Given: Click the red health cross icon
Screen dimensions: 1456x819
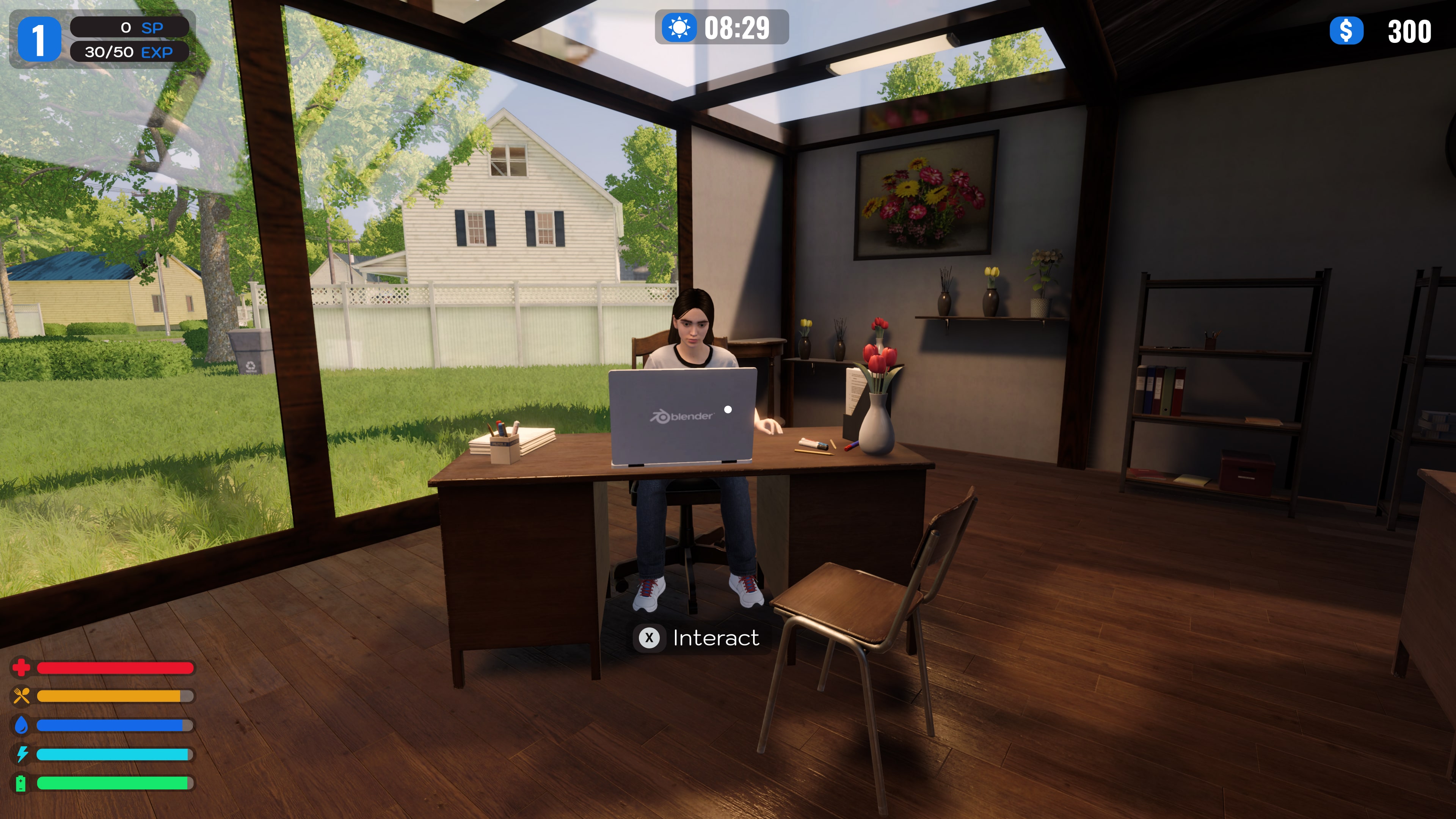Looking at the screenshot, I should click(22, 668).
